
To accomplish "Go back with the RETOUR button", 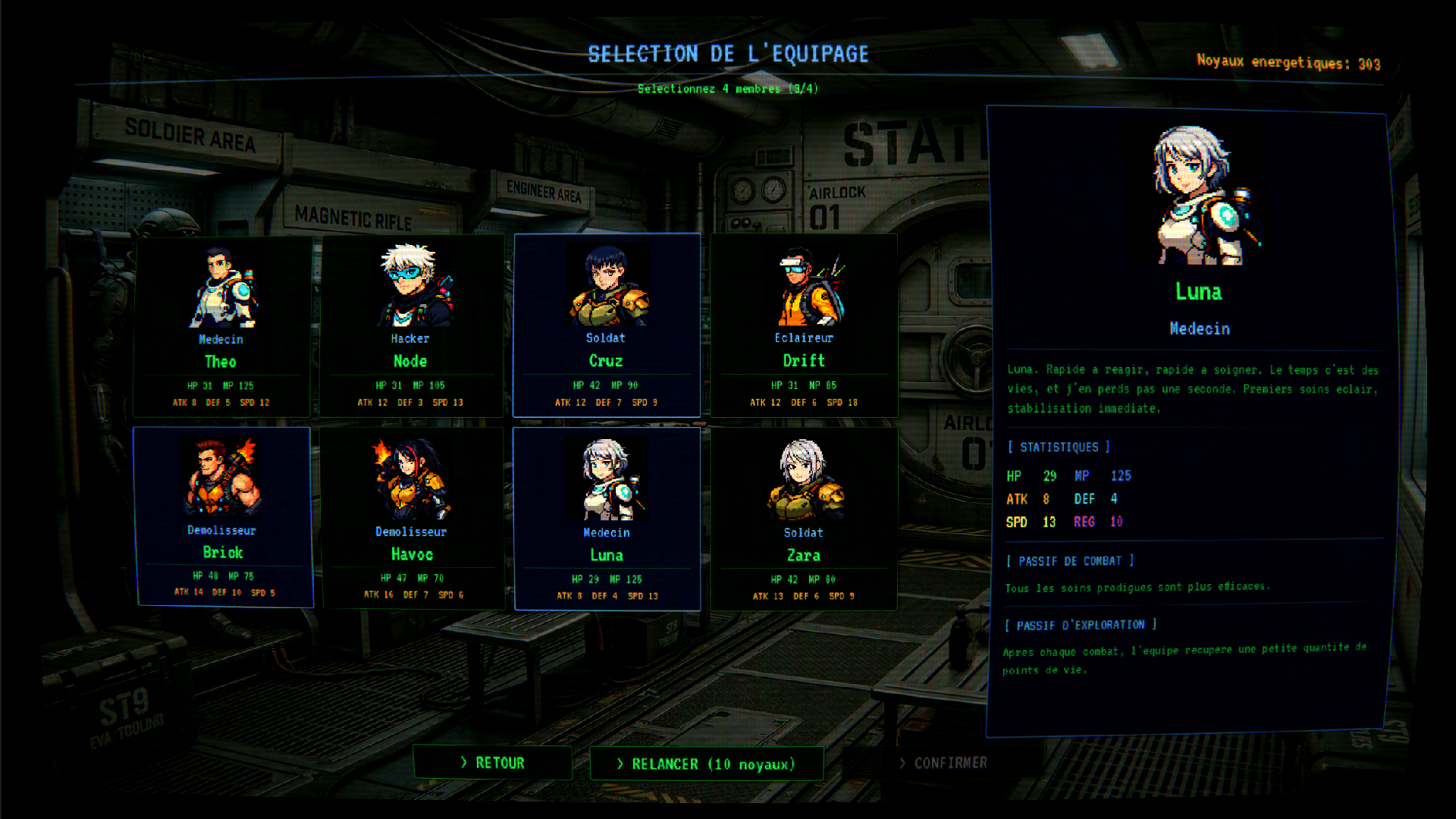I will (493, 763).
